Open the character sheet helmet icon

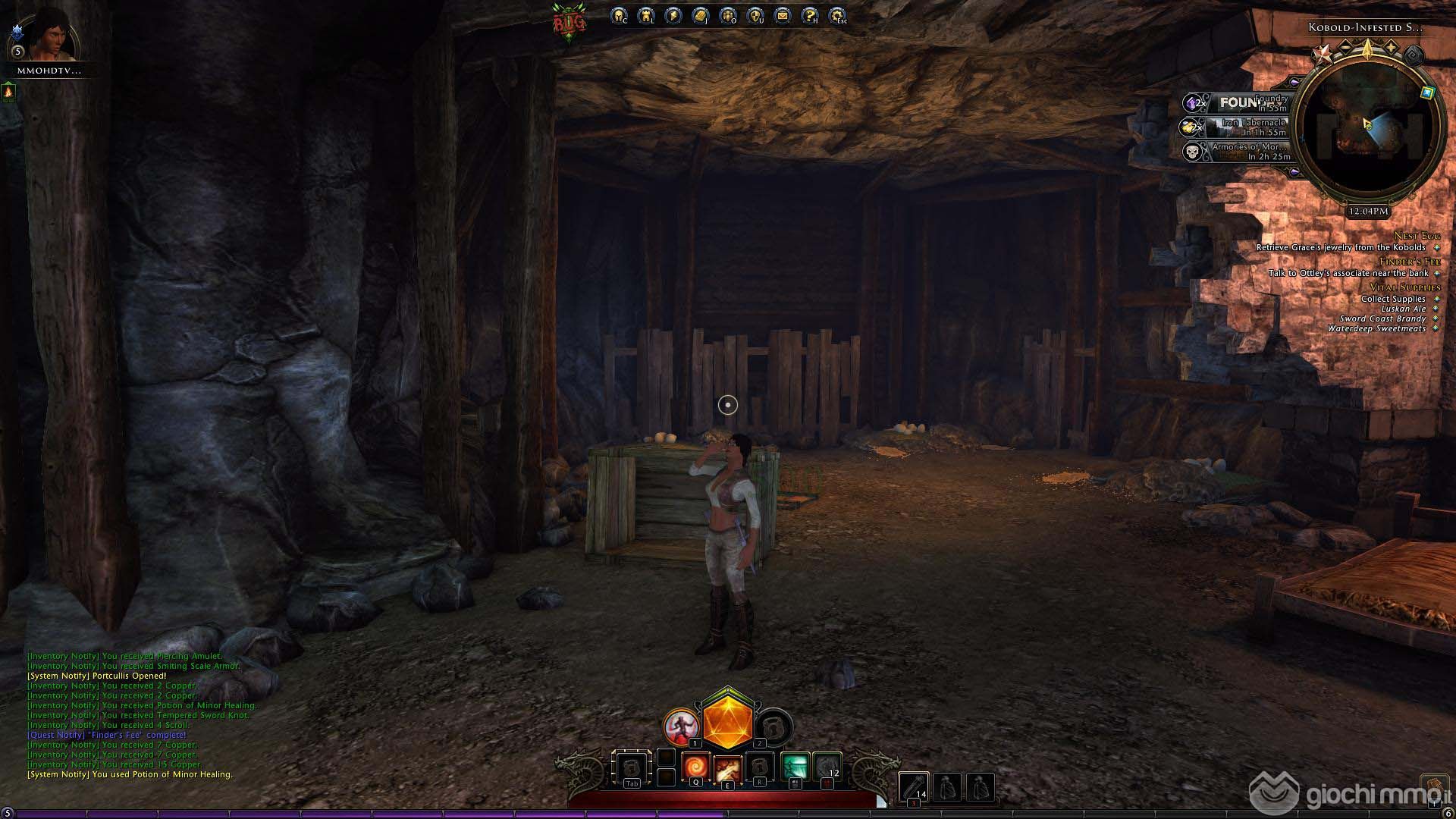tap(619, 15)
